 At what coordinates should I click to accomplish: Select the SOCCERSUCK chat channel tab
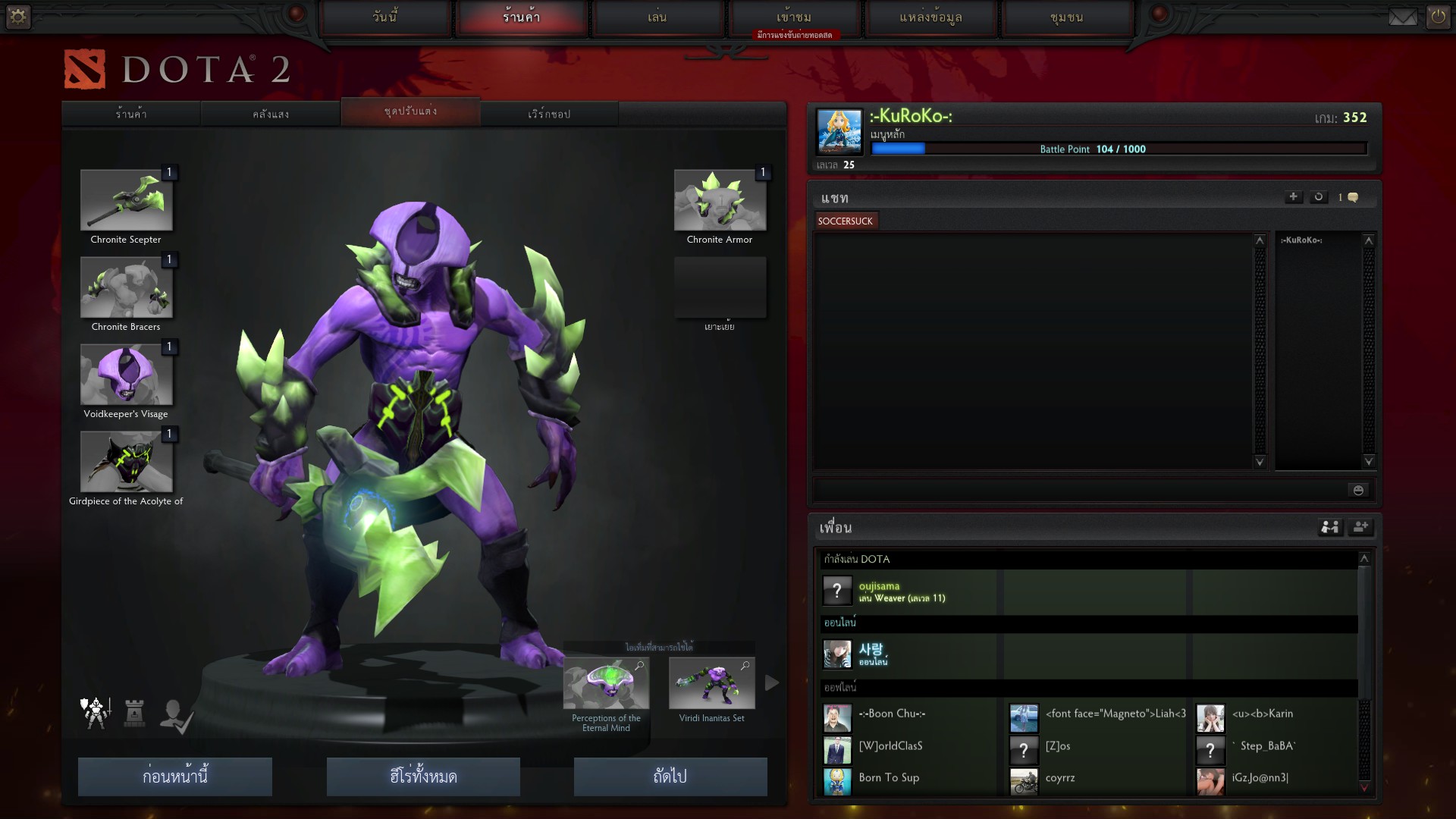pyautogui.click(x=846, y=221)
